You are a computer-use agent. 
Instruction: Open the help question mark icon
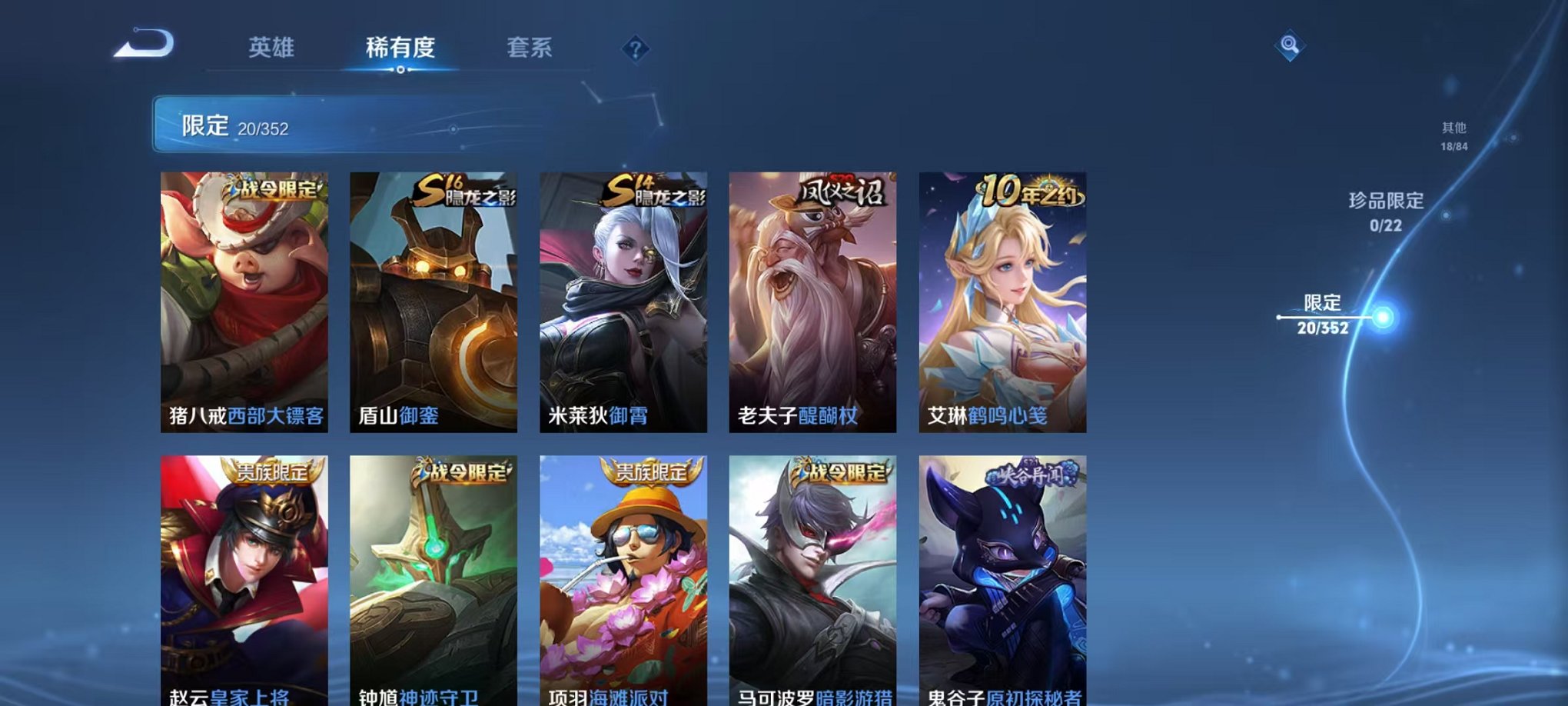[x=635, y=50]
